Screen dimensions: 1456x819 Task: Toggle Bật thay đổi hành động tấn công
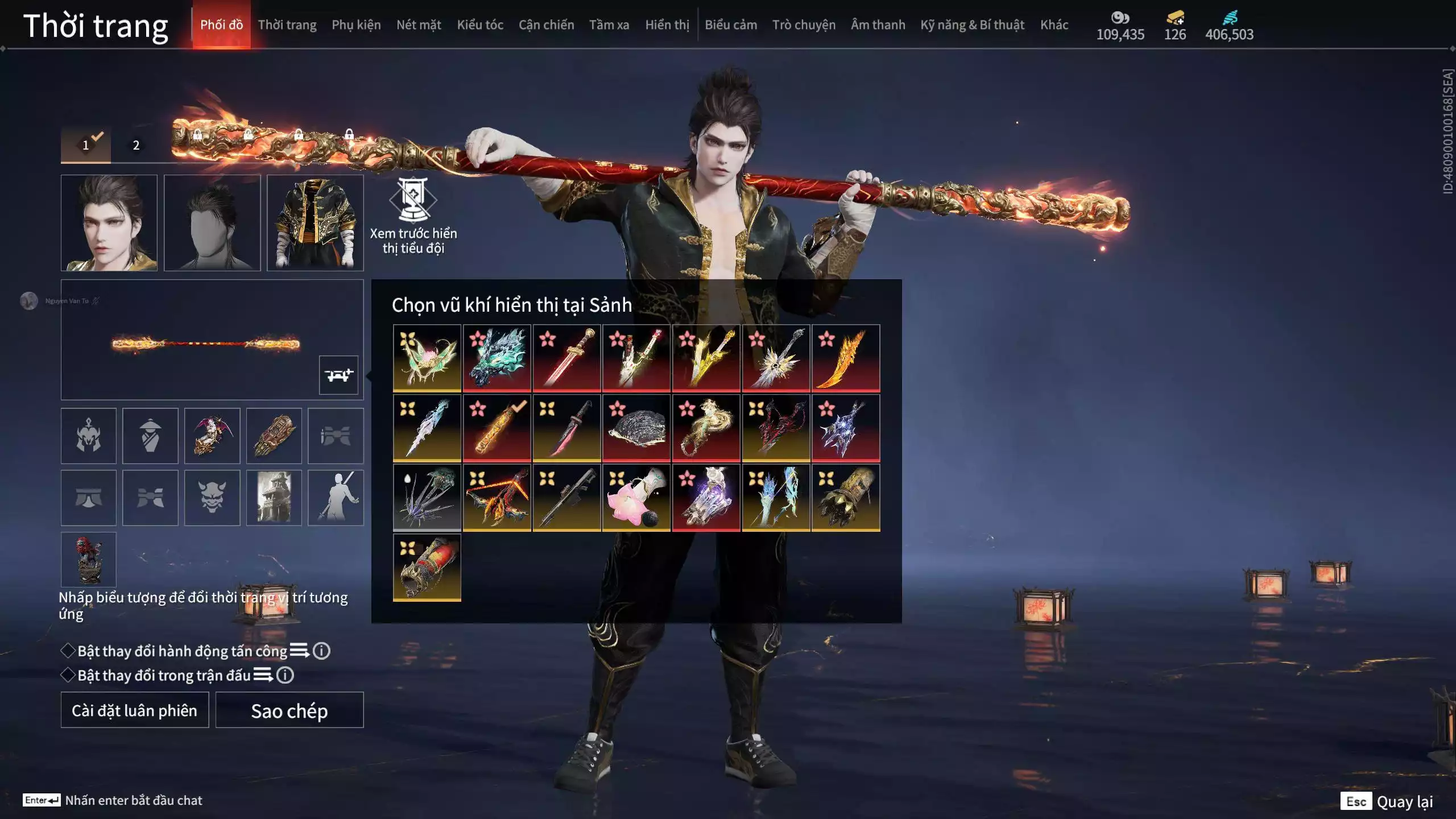pos(68,651)
